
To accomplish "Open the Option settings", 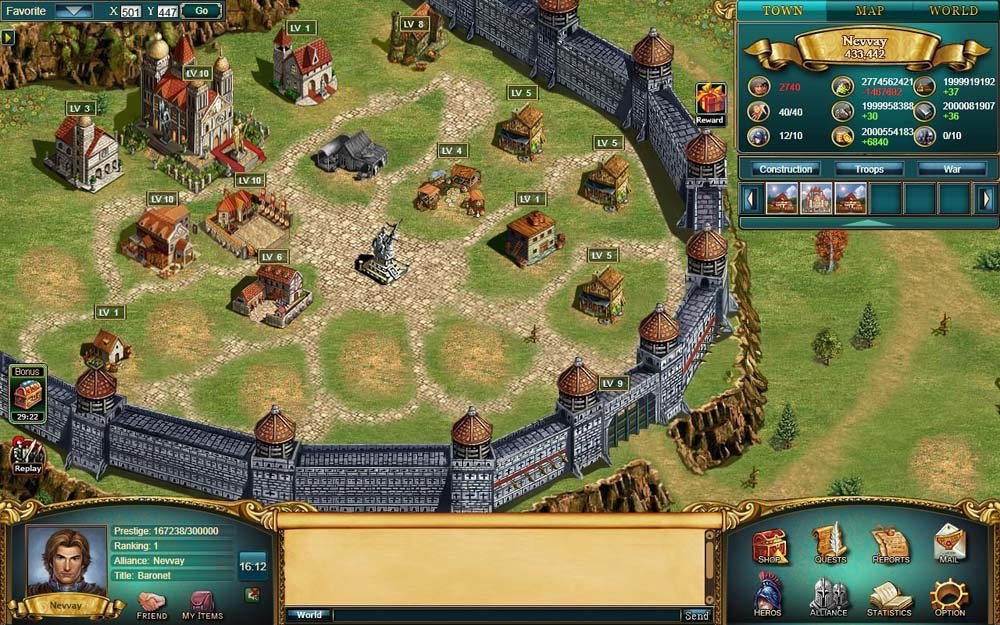I will (x=949, y=597).
